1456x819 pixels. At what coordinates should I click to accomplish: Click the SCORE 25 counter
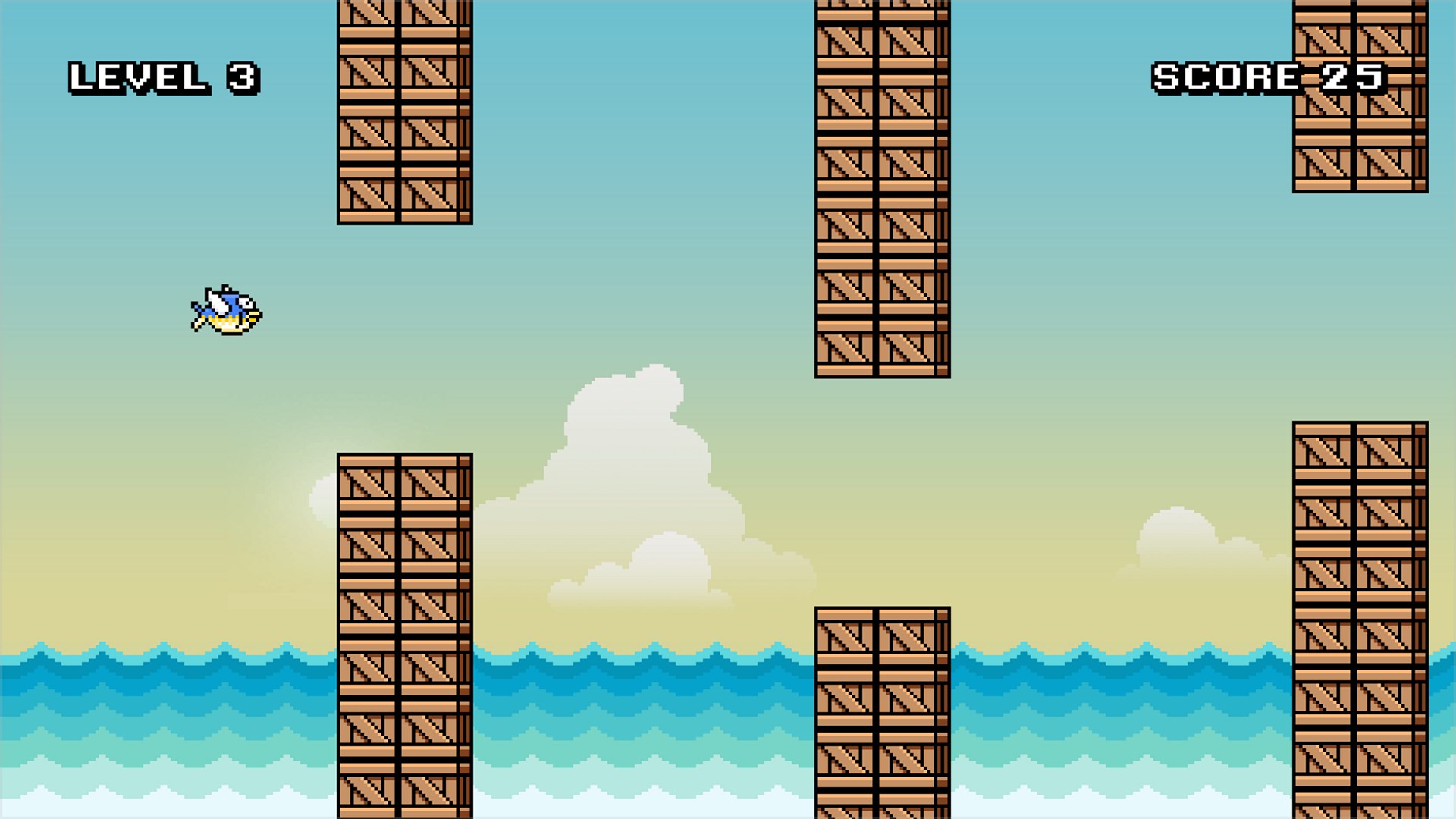(1266, 76)
